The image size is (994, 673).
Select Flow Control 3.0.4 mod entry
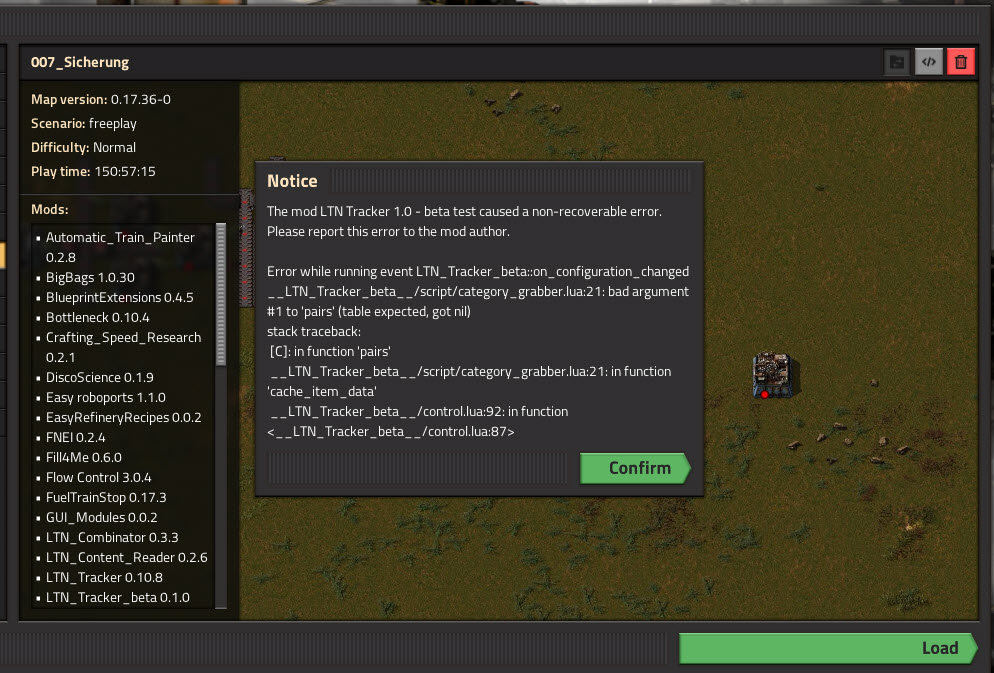pos(99,477)
